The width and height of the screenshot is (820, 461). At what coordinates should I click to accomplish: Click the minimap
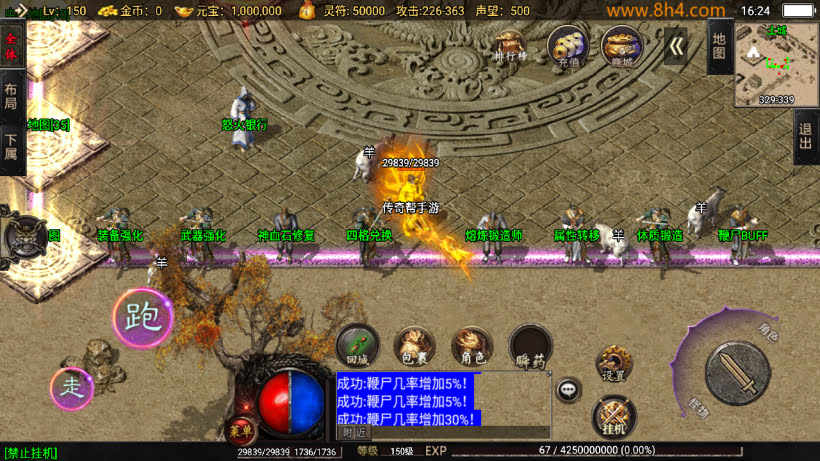[x=776, y=64]
